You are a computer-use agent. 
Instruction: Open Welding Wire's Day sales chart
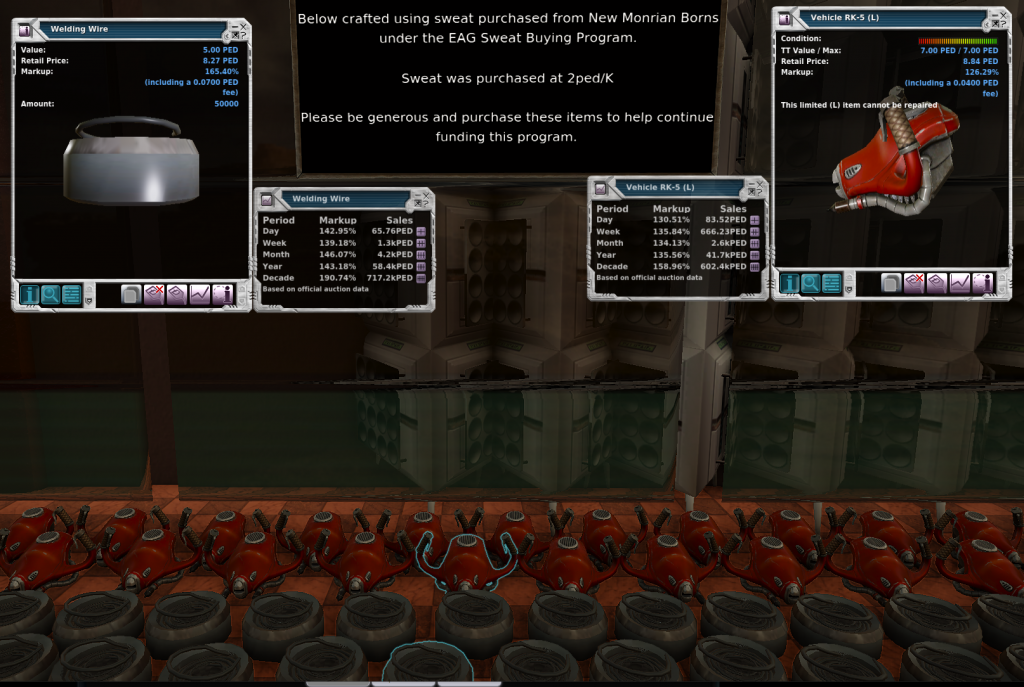coord(421,232)
